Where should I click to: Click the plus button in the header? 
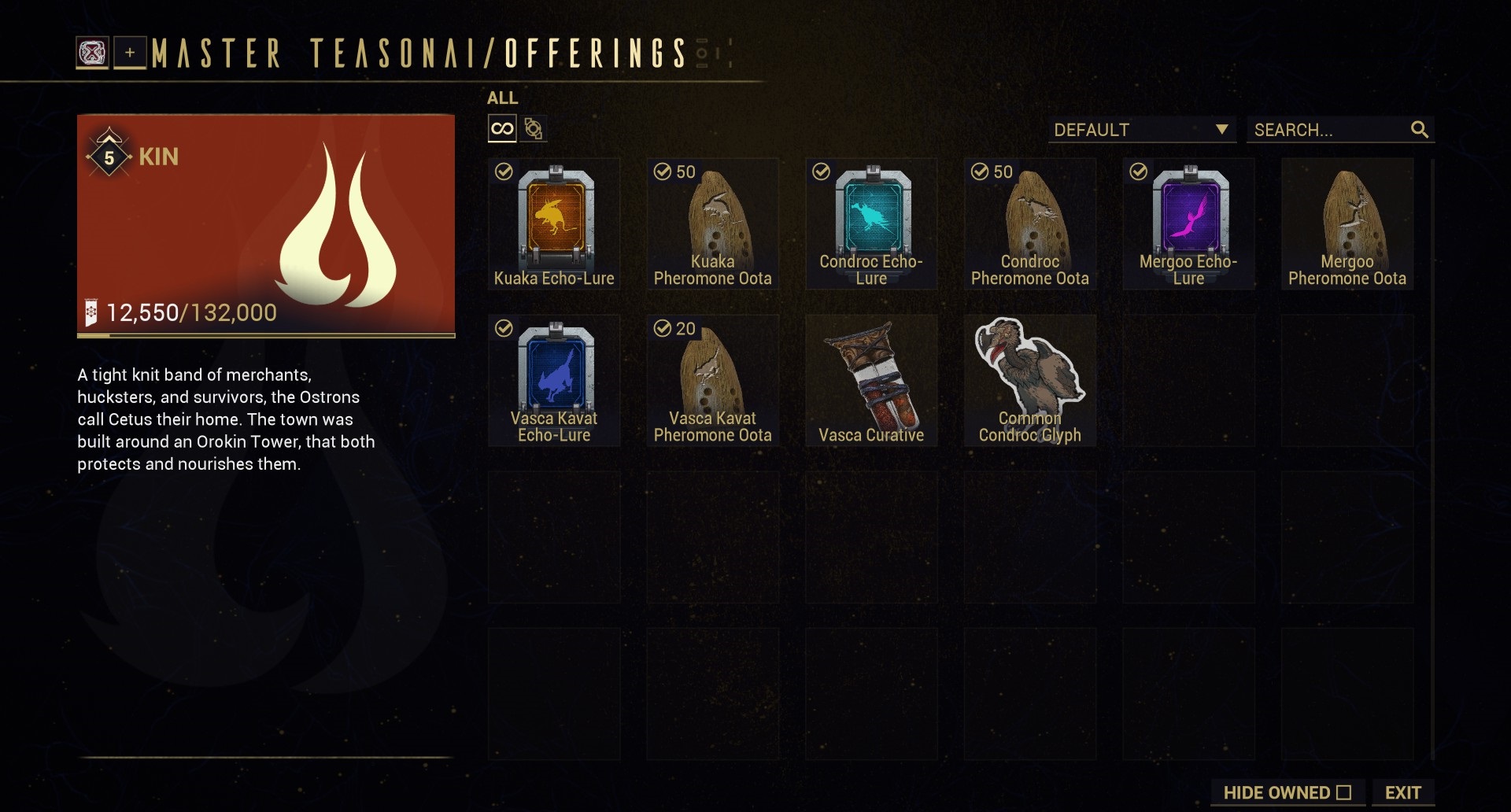coord(130,53)
